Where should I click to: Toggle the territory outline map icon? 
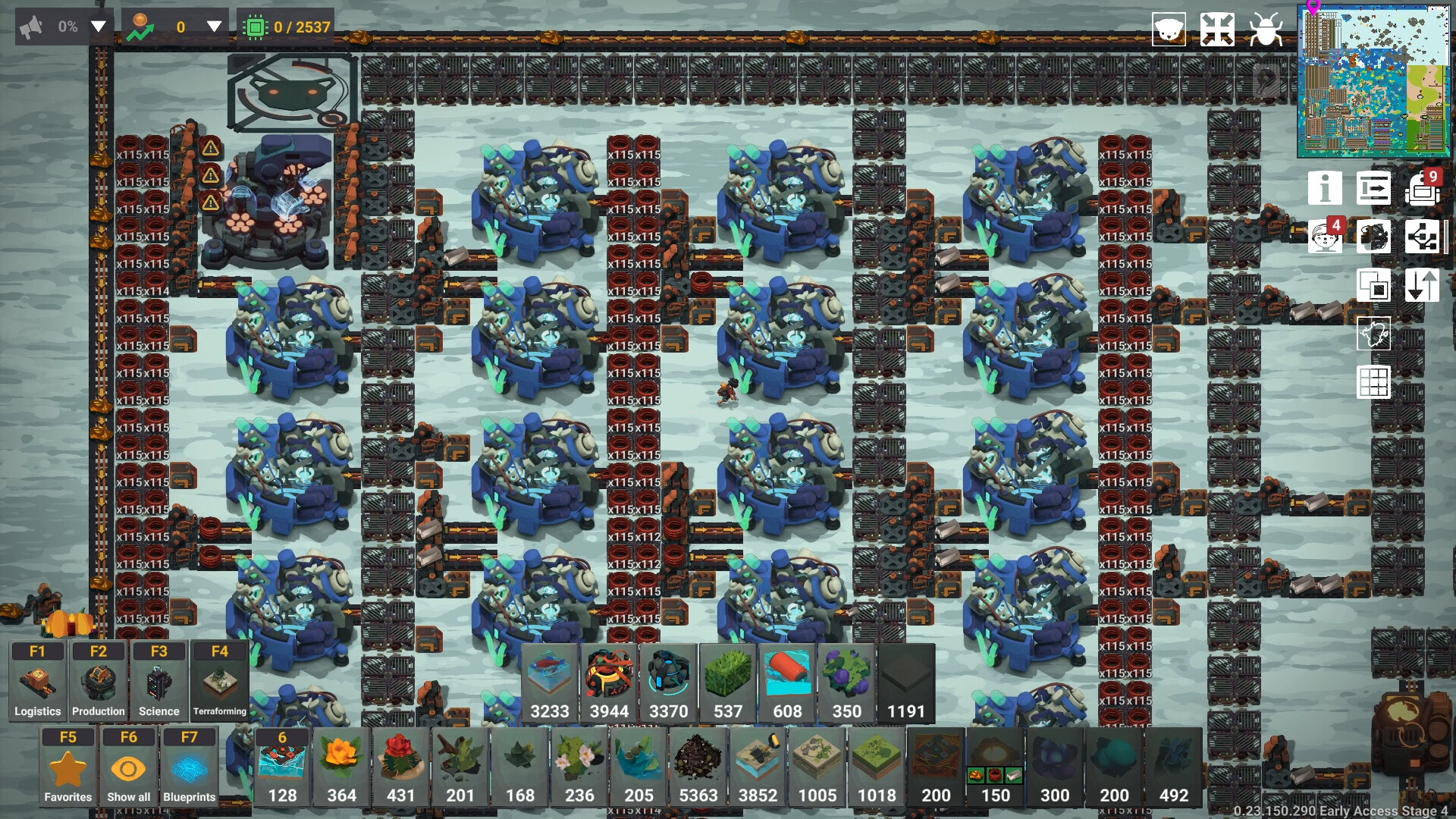(1375, 334)
